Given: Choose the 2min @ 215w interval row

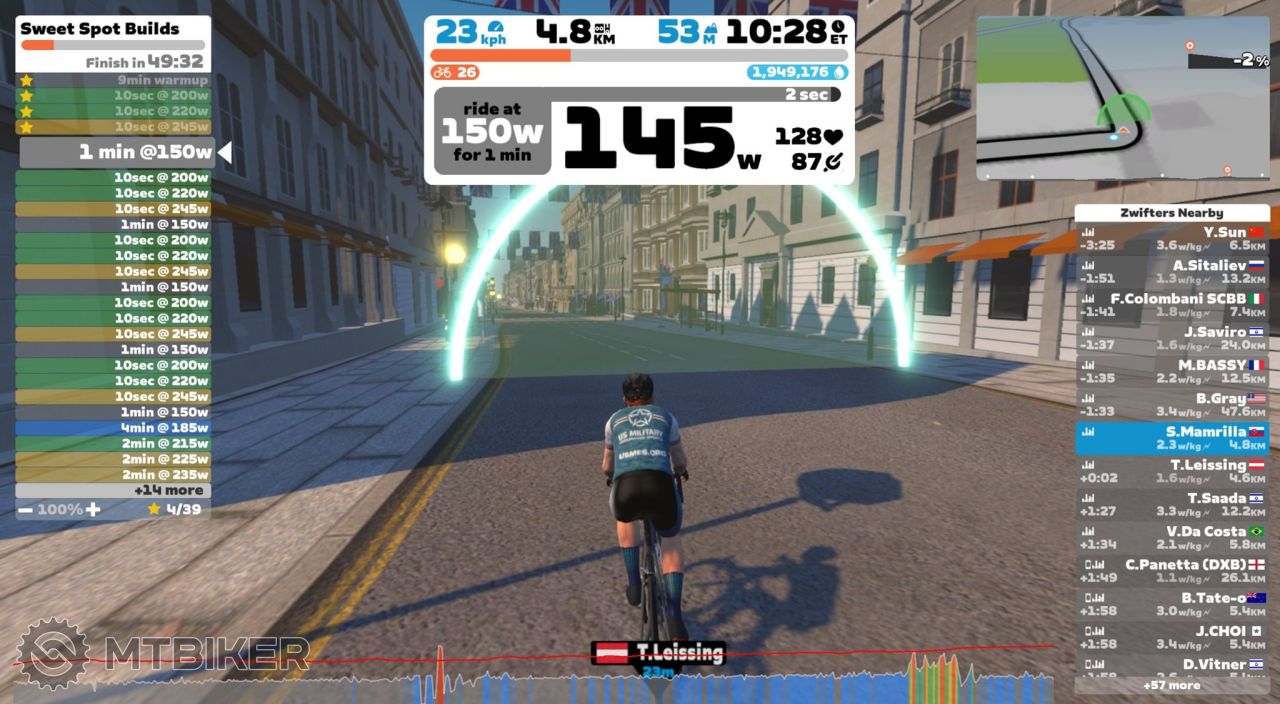Looking at the screenshot, I should (x=113, y=443).
